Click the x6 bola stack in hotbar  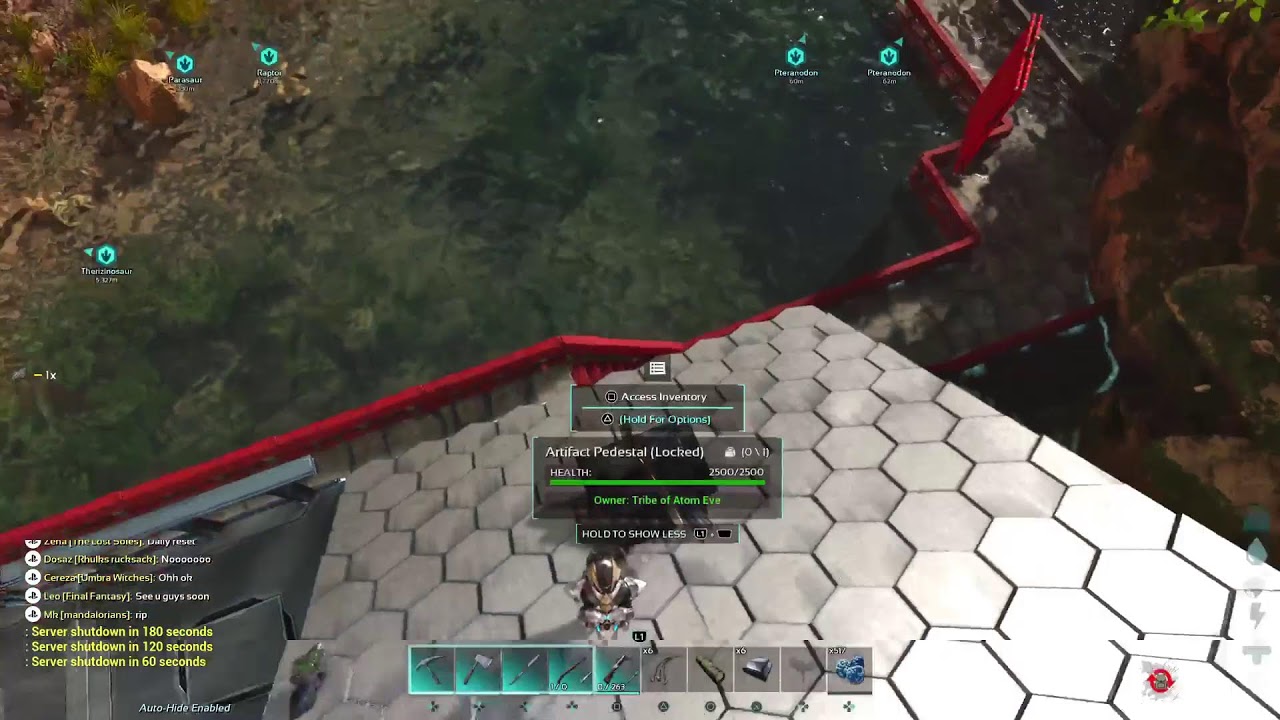[x=665, y=670]
